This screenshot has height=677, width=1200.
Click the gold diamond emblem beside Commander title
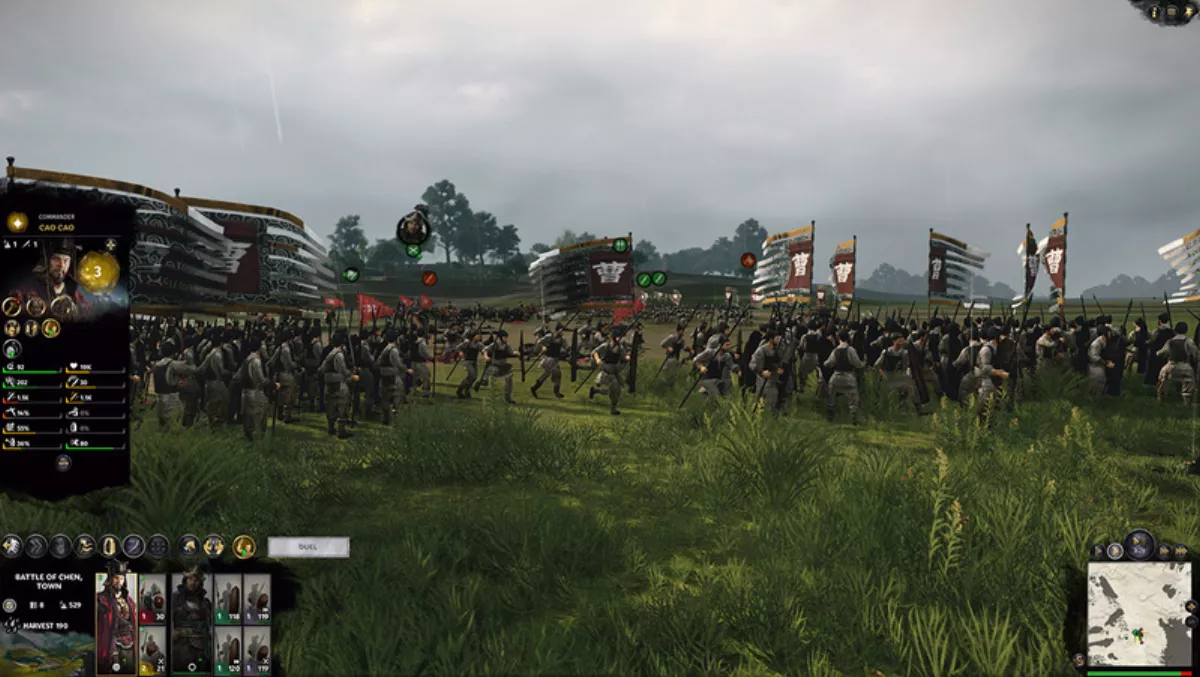(x=17, y=222)
